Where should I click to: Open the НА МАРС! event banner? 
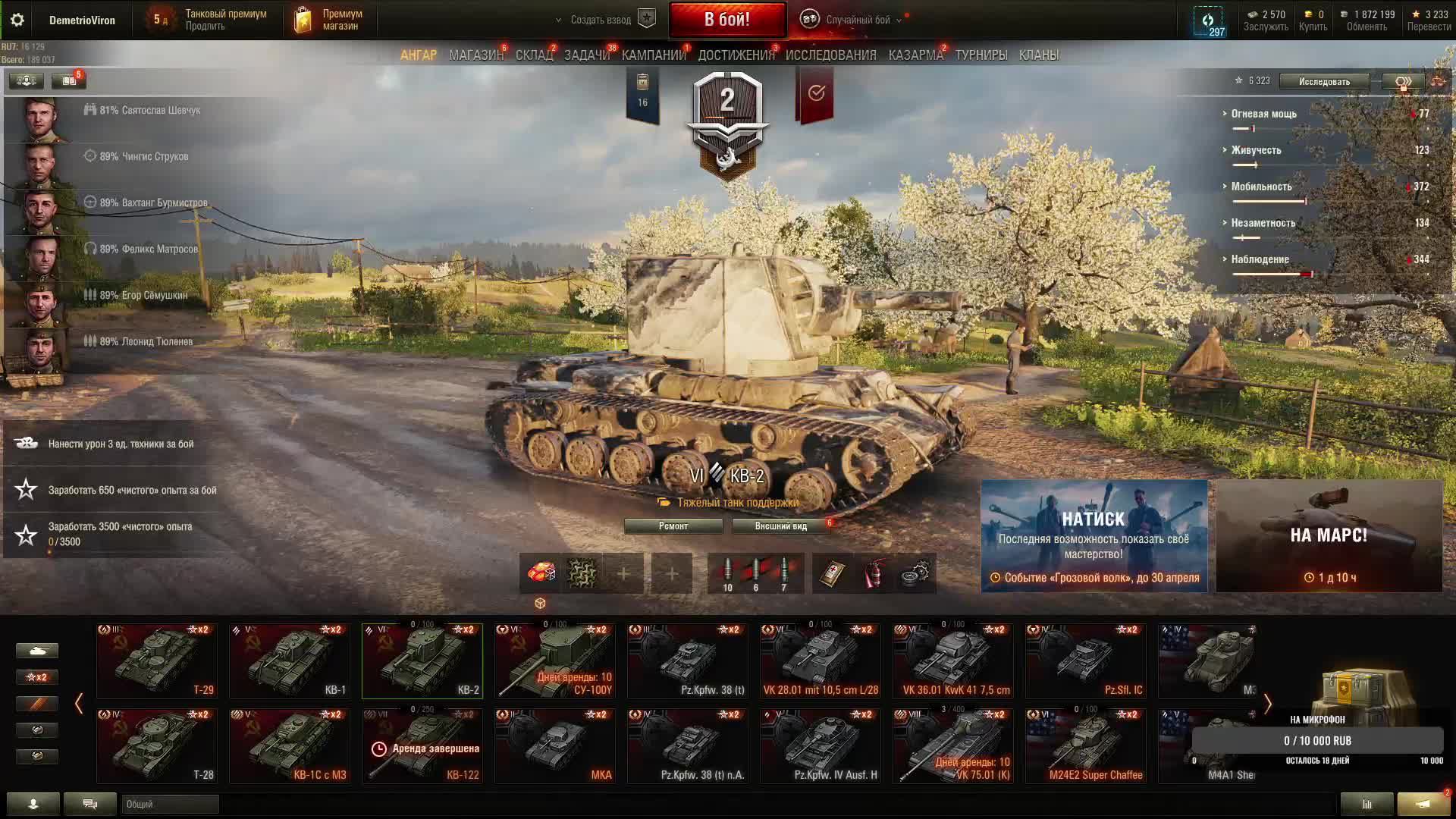(x=1329, y=535)
